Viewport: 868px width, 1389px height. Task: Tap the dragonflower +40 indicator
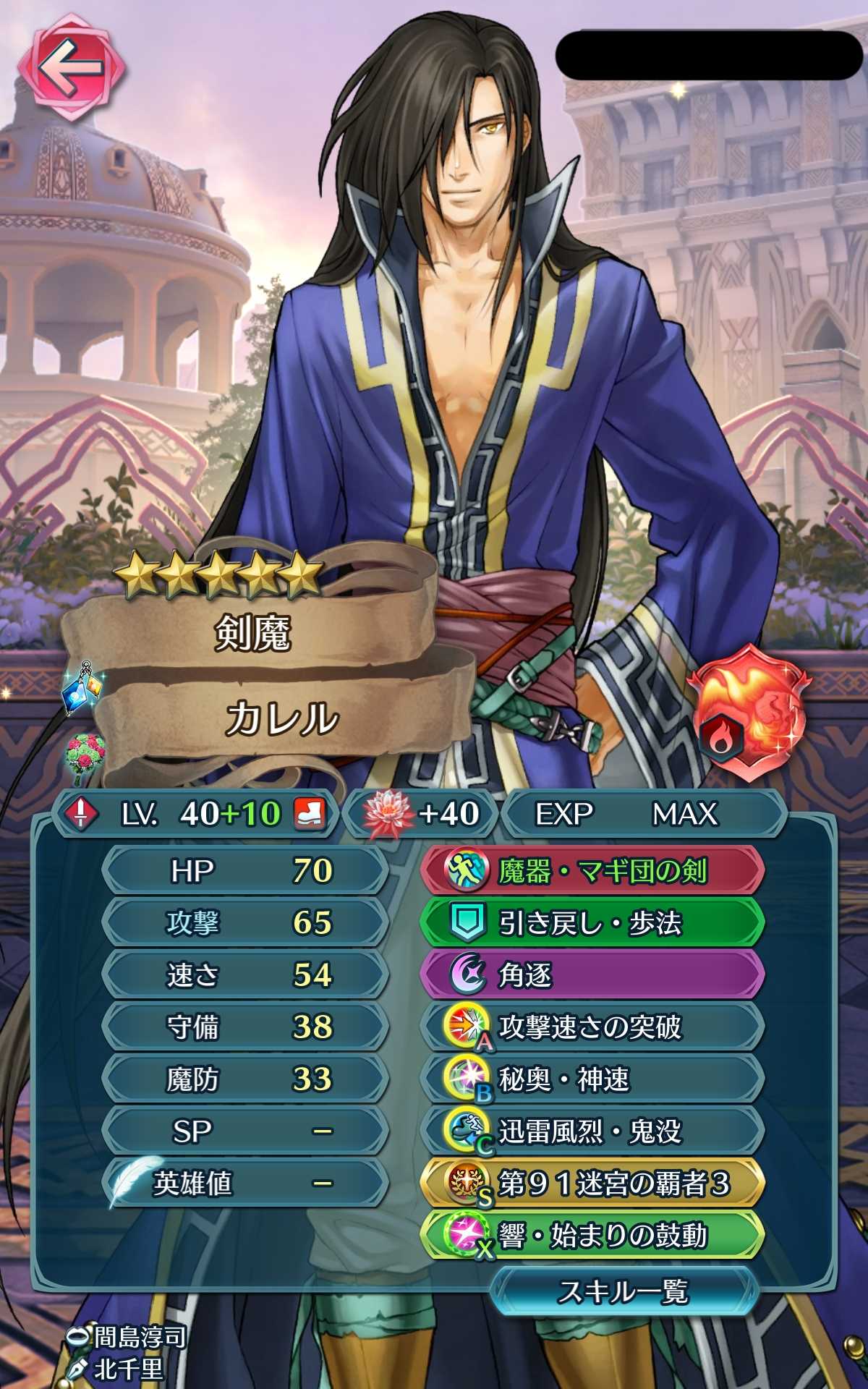point(422,814)
